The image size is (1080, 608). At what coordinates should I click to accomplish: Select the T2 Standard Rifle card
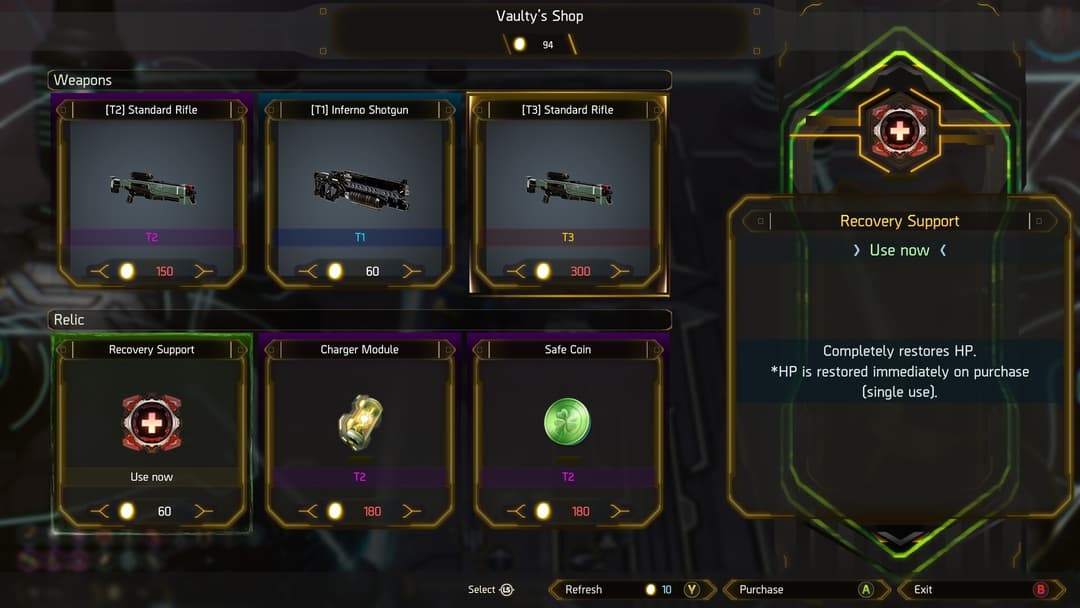click(152, 192)
